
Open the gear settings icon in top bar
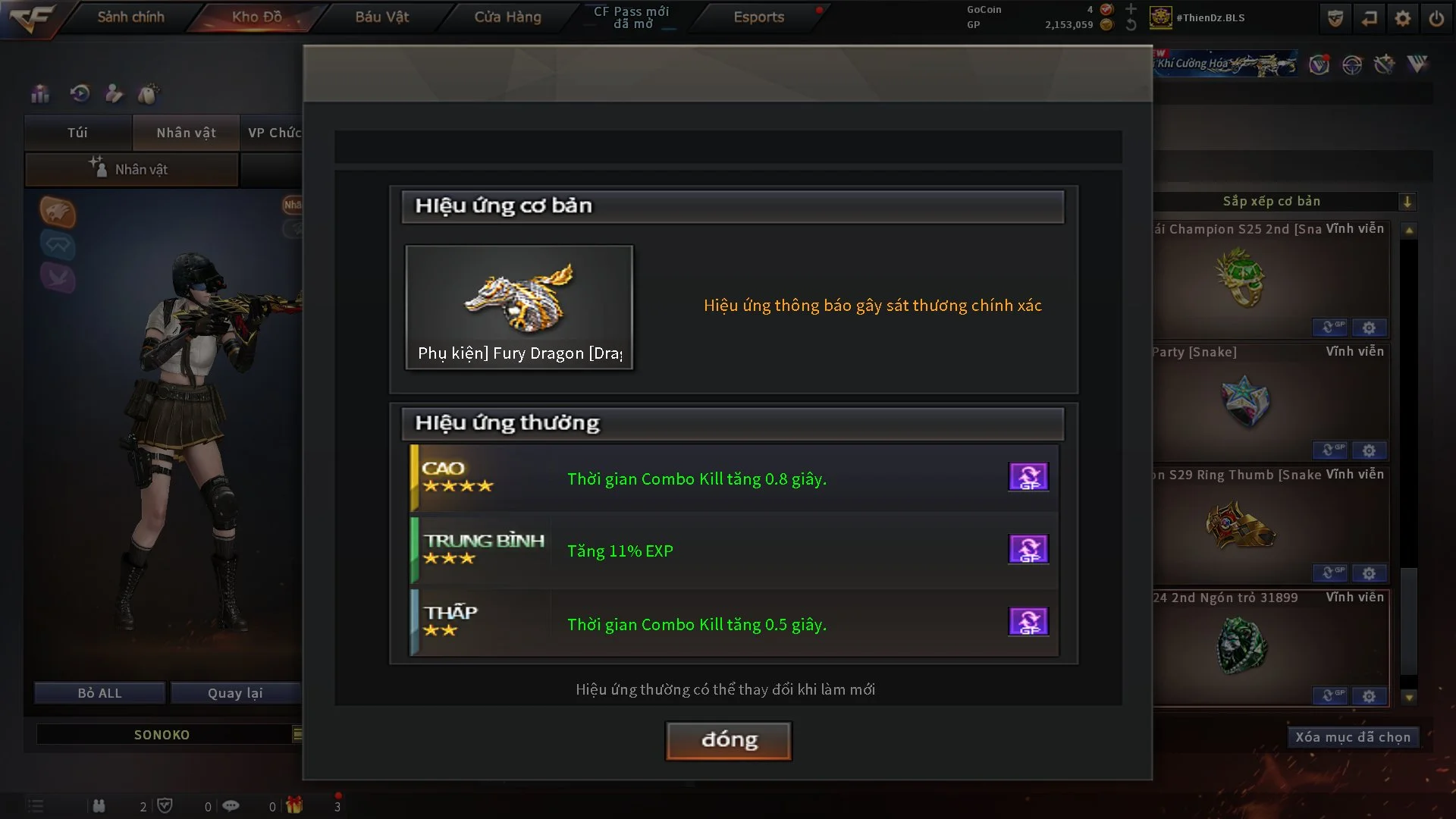[x=1403, y=18]
